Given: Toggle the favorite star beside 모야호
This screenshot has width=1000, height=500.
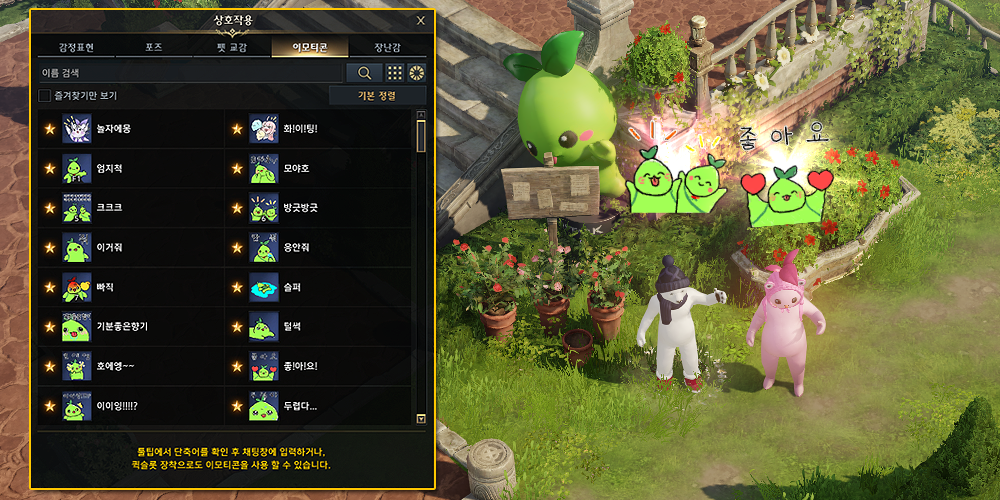Looking at the screenshot, I should [237, 169].
